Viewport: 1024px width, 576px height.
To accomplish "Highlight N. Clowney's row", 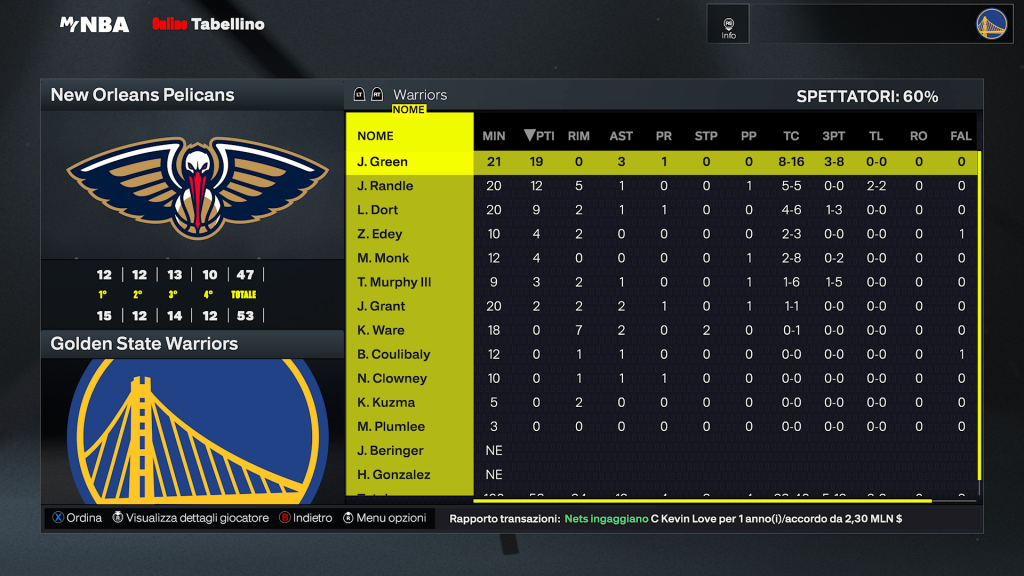I will tap(392, 378).
